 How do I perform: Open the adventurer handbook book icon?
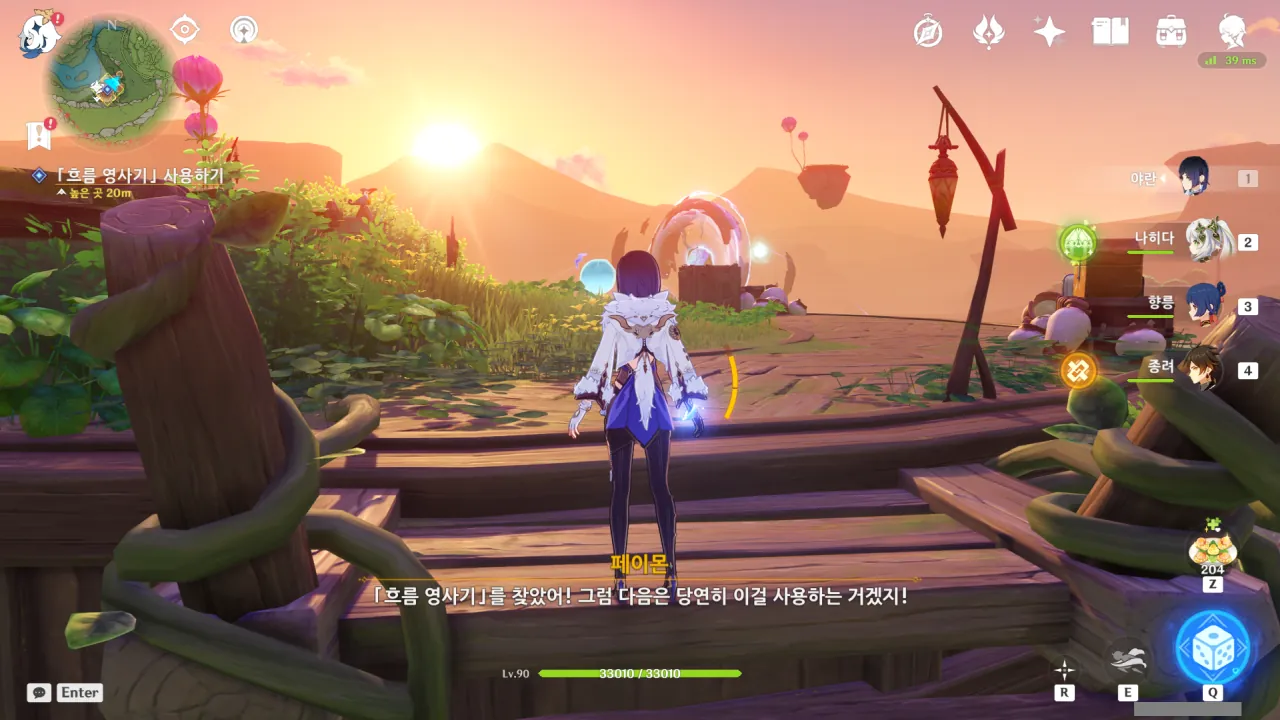coord(1110,32)
